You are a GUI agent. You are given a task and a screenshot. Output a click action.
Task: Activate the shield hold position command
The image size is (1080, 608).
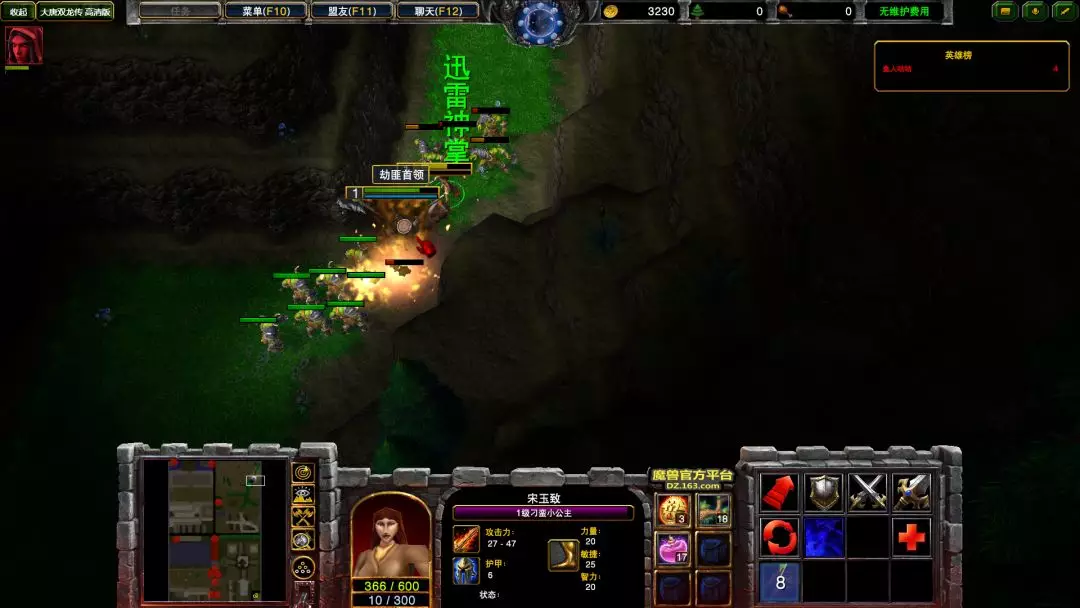(824, 492)
